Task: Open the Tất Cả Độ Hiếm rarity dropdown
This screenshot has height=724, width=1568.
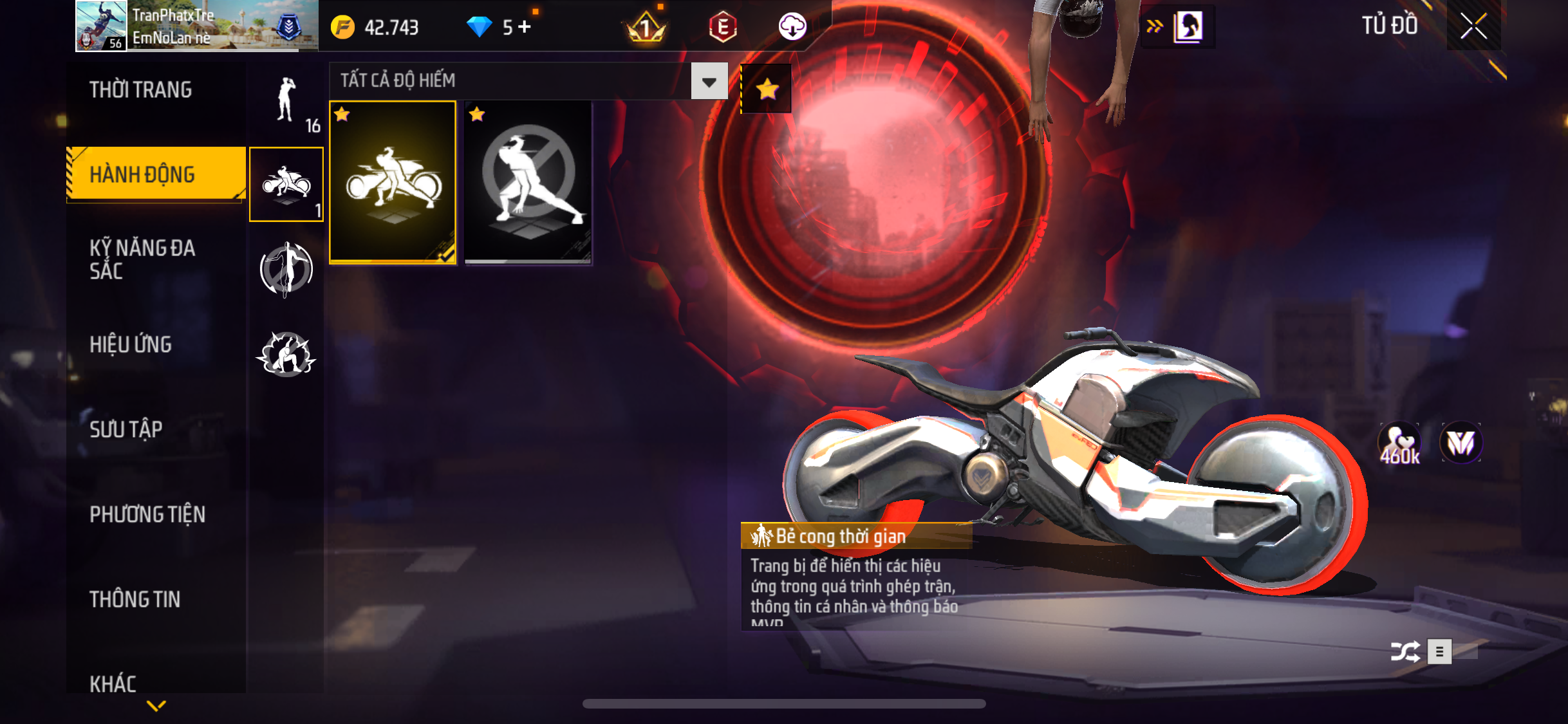Action: coord(709,81)
